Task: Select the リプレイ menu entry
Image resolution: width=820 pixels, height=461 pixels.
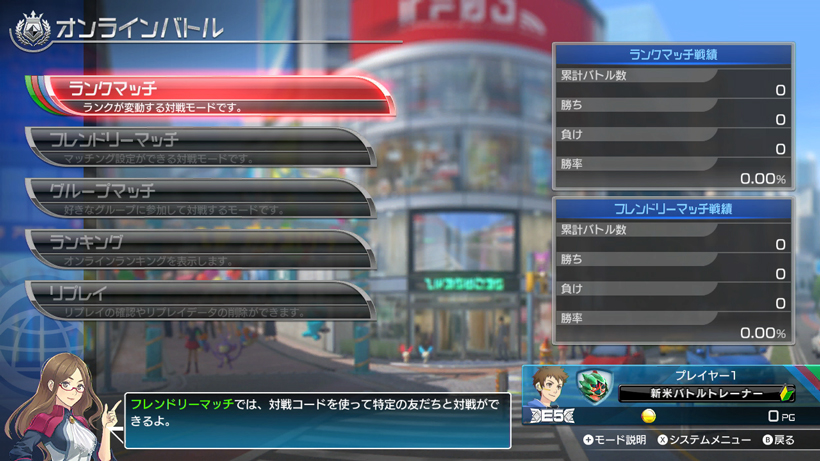Action: pyautogui.click(x=200, y=300)
